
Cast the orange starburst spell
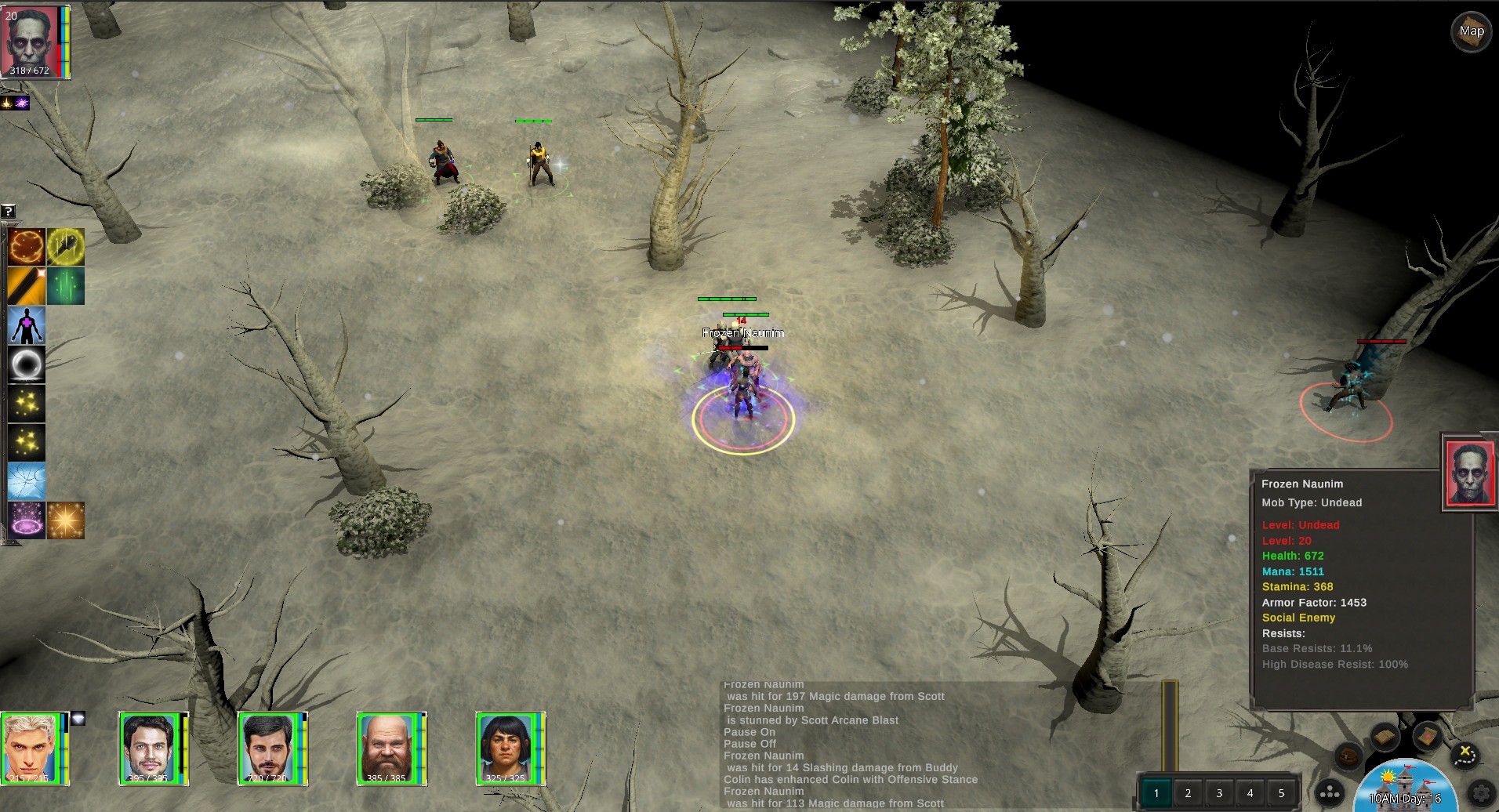pos(66,520)
